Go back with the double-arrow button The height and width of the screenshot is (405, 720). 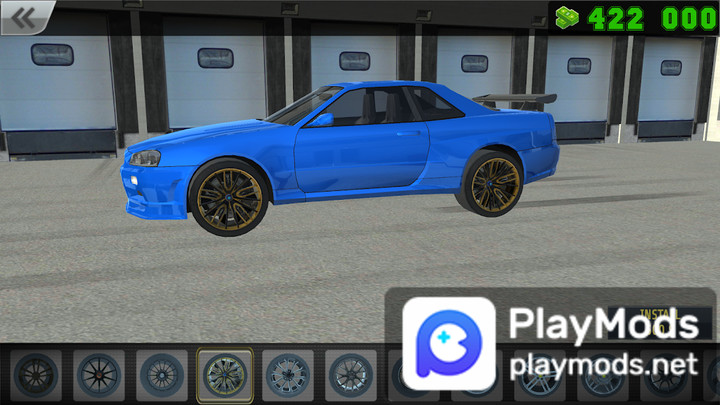tap(26, 17)
